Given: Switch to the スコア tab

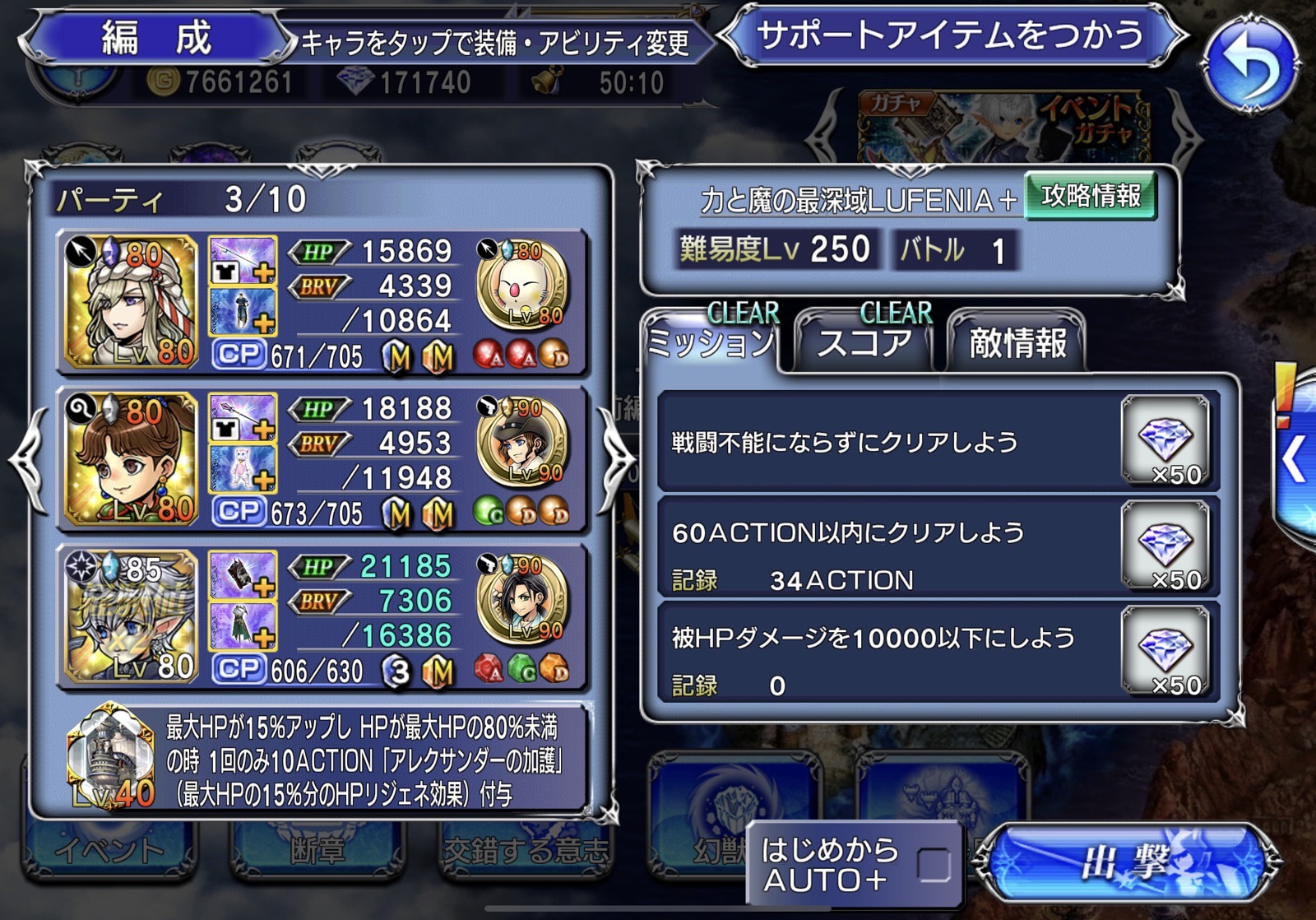Looking at the screenshot, I should pos(864,342).
